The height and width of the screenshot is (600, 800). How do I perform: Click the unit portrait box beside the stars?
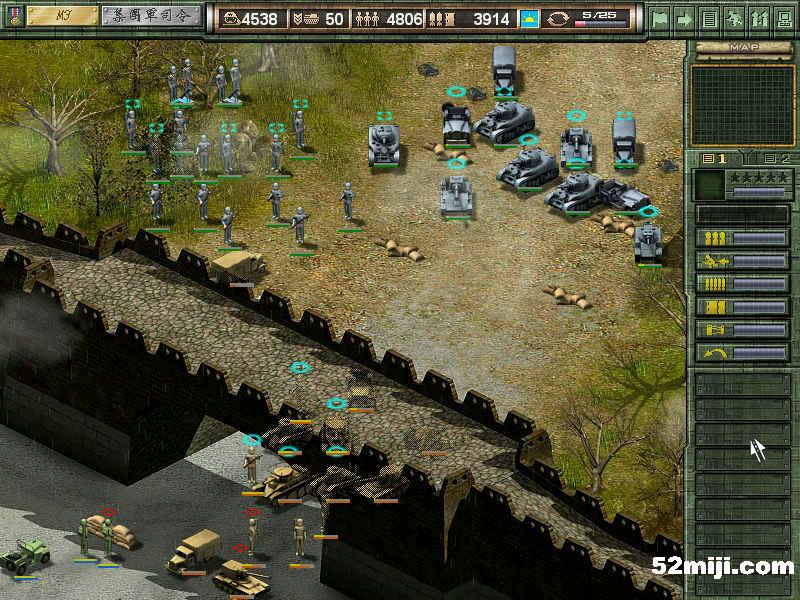709,184
